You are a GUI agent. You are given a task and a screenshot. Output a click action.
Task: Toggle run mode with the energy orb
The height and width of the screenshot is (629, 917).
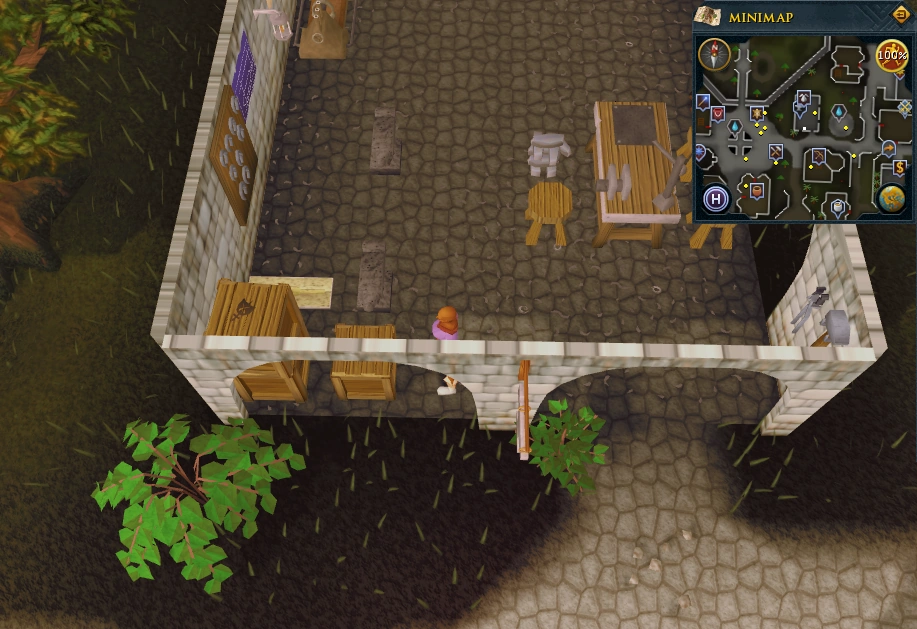click(891, 55)
